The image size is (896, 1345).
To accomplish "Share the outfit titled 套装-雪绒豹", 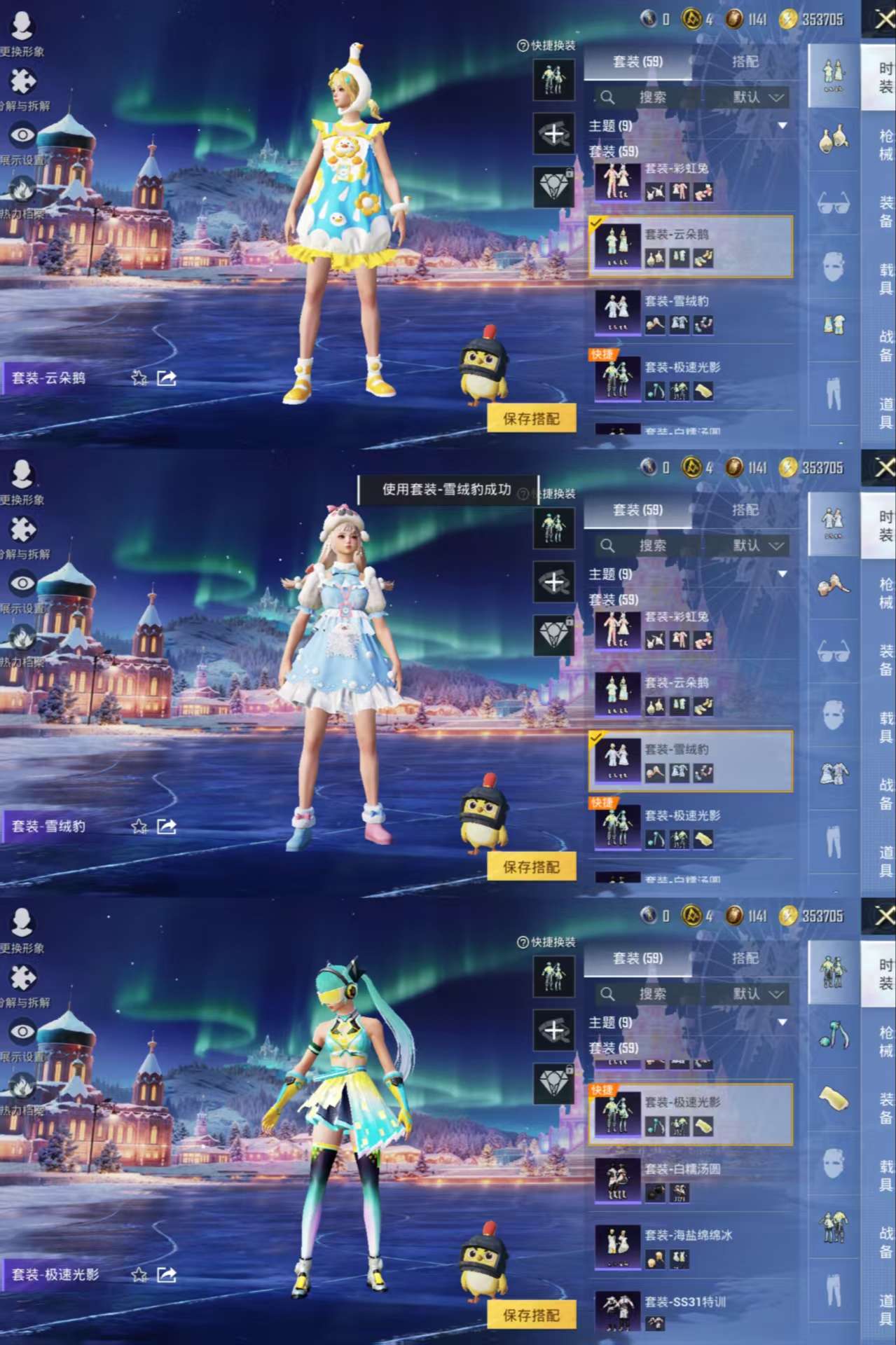I will pyautogui.click(x=167, y=827).
